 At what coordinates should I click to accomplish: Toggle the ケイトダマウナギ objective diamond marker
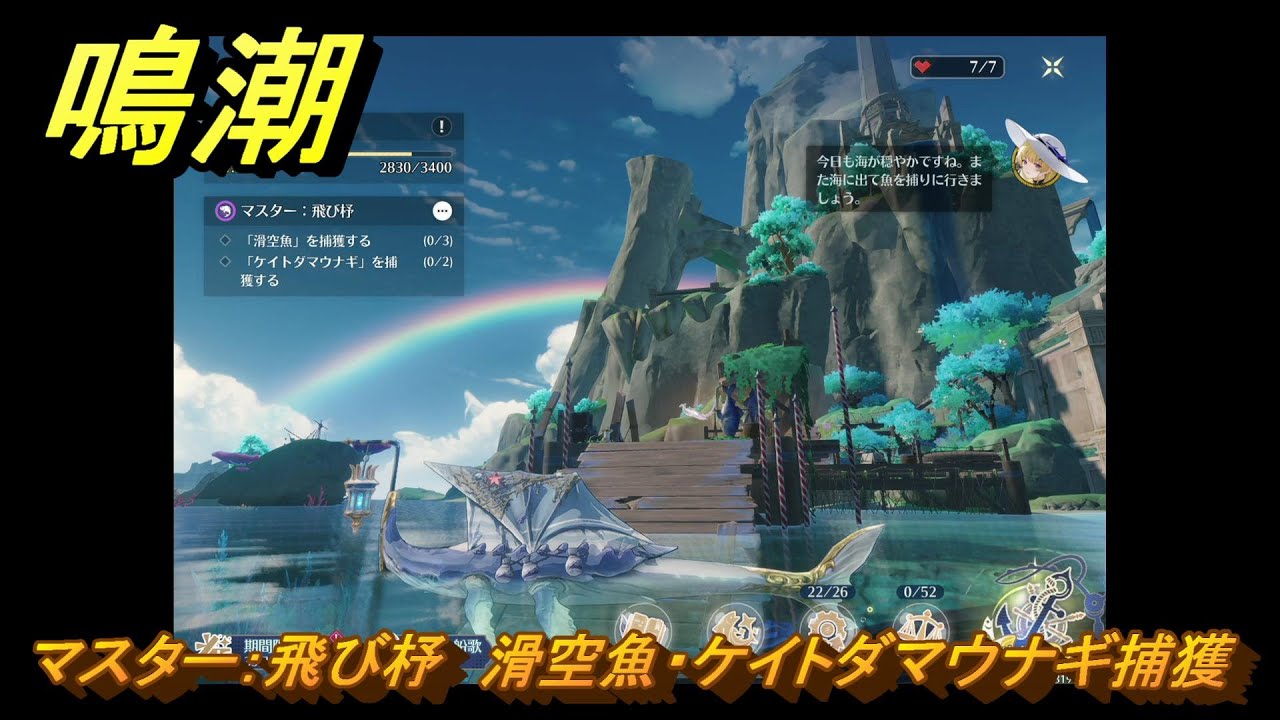click(223, 261)
